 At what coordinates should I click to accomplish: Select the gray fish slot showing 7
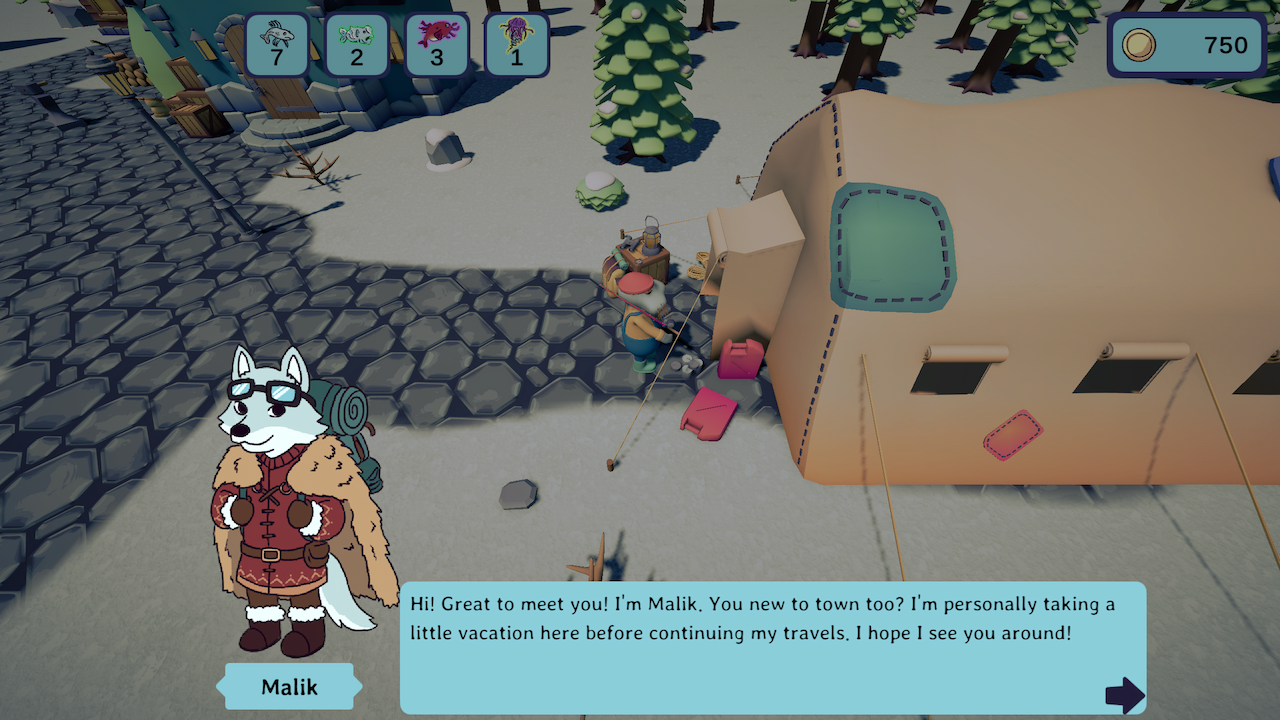[x=277, y=45]
